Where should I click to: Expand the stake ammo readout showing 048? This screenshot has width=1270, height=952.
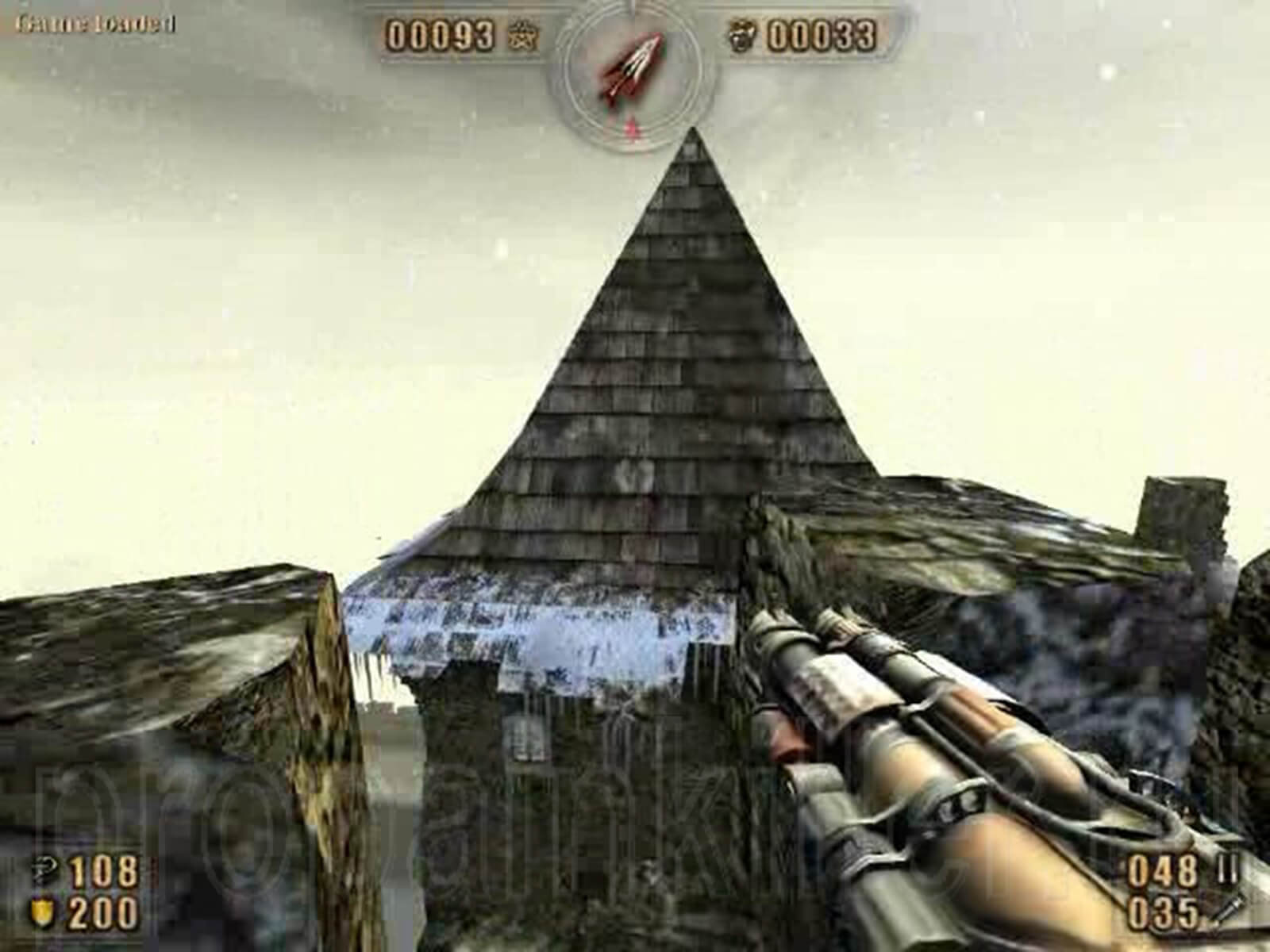[x=1163, y=870]
